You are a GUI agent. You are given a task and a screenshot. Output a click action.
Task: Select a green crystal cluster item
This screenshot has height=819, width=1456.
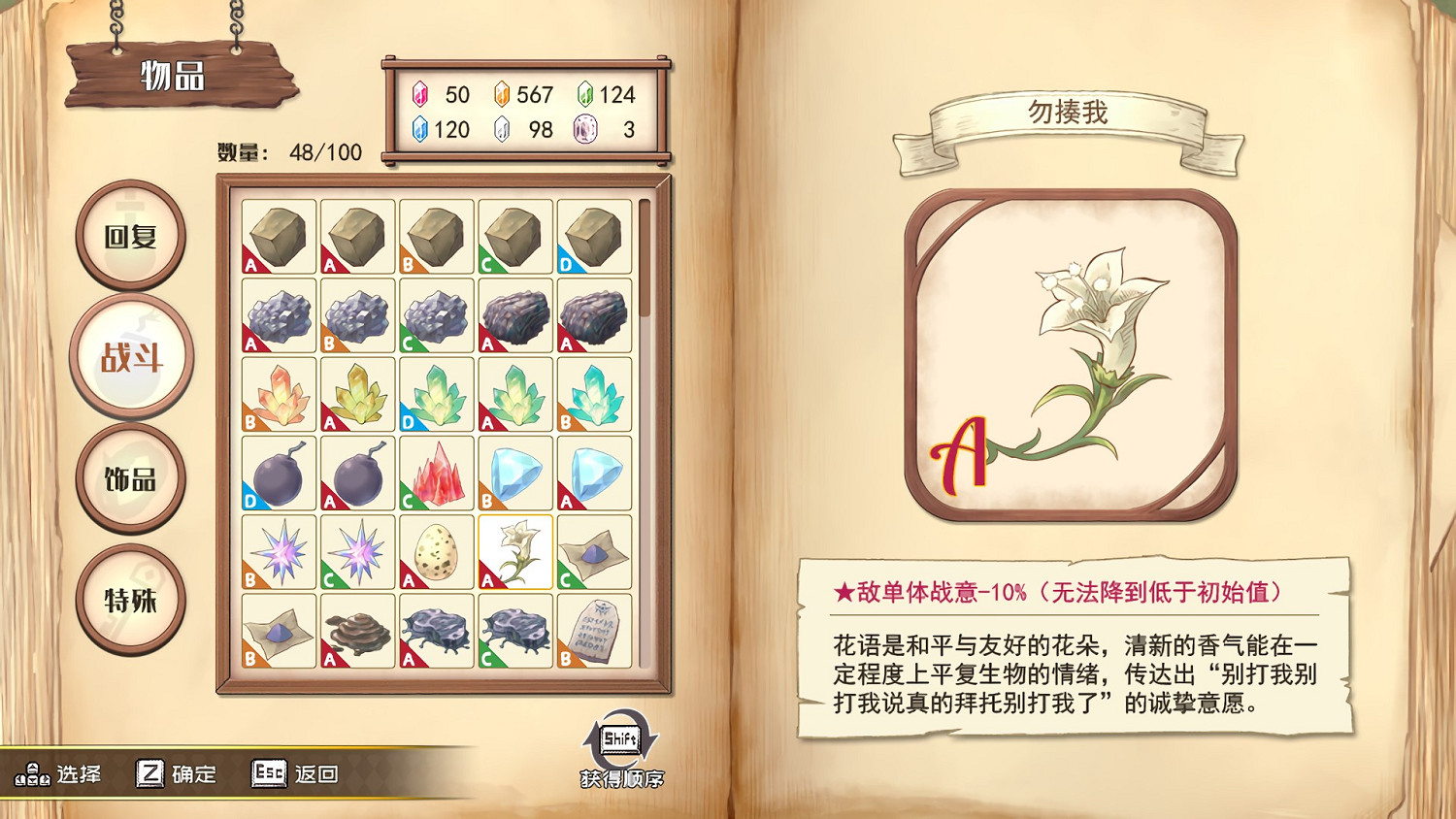[435, 396]
